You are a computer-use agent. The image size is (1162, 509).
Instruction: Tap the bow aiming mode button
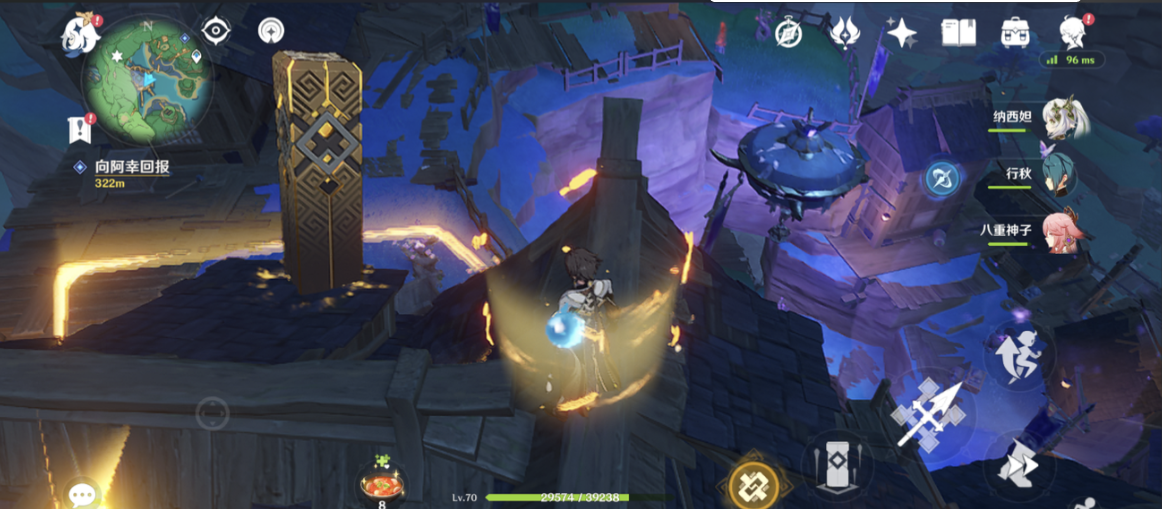coord(941,179)
